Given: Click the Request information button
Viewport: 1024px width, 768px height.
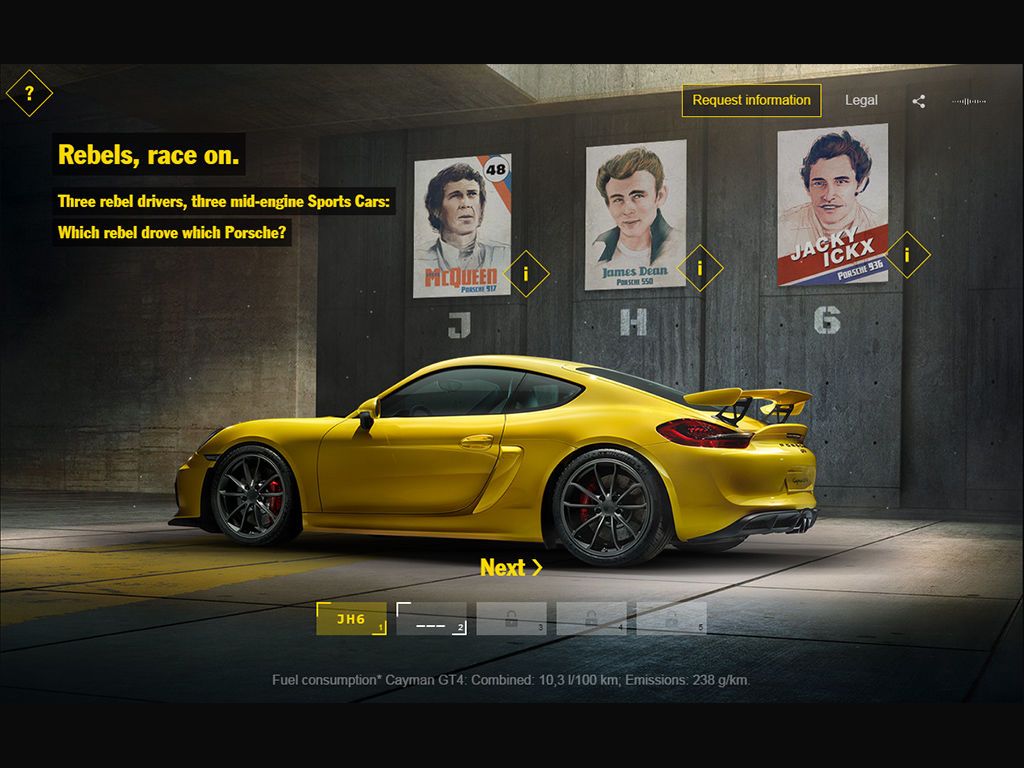Looking at the screenshot, I should pos(751,100).
